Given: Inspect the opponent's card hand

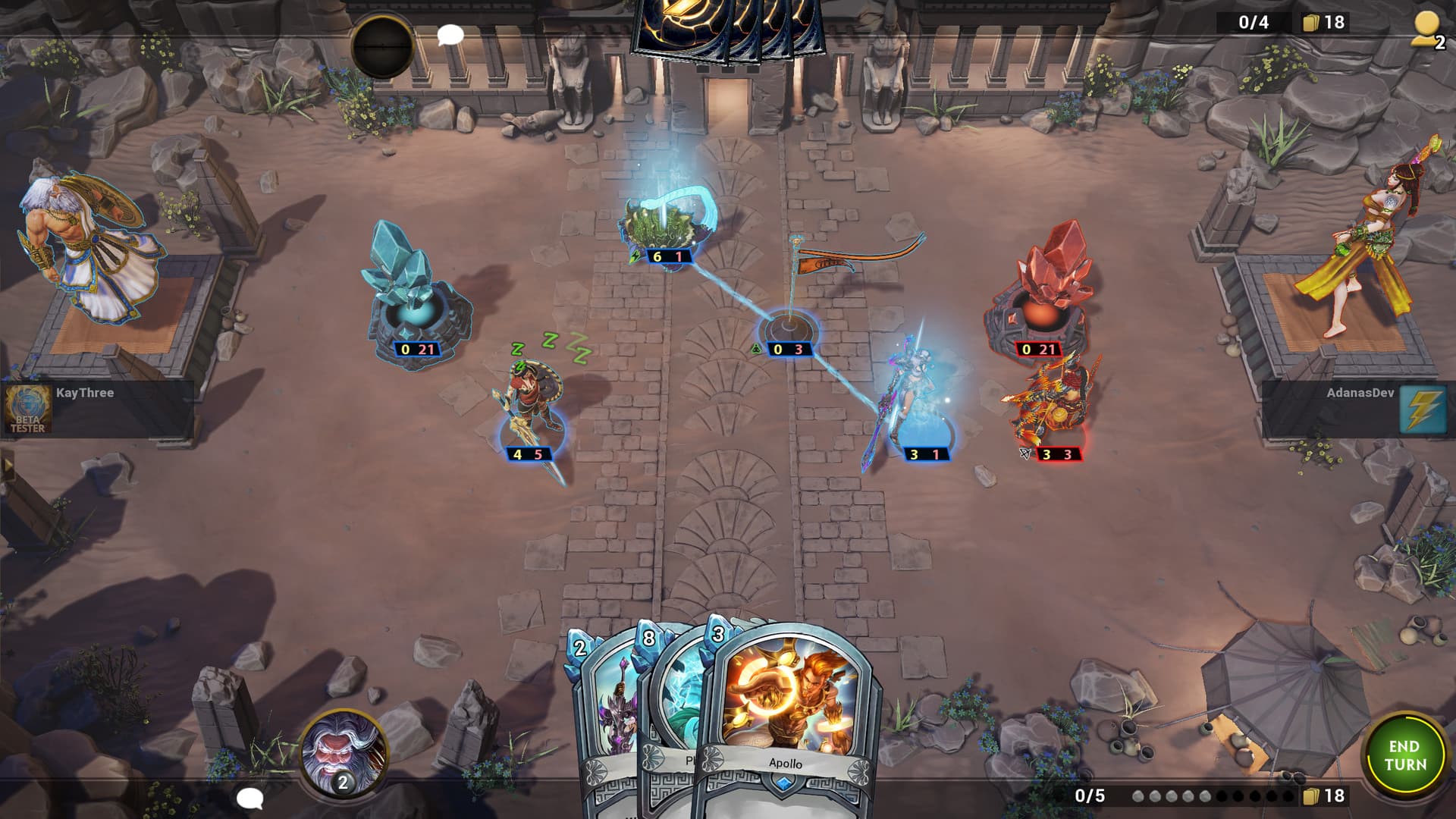Looking at the screenshot, I should point(728,29).
